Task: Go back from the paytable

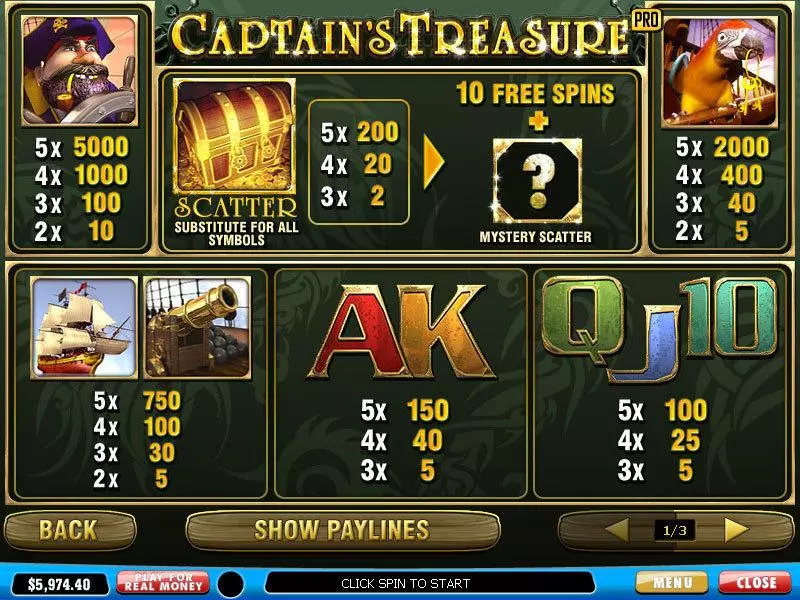Action: (68, 529)
